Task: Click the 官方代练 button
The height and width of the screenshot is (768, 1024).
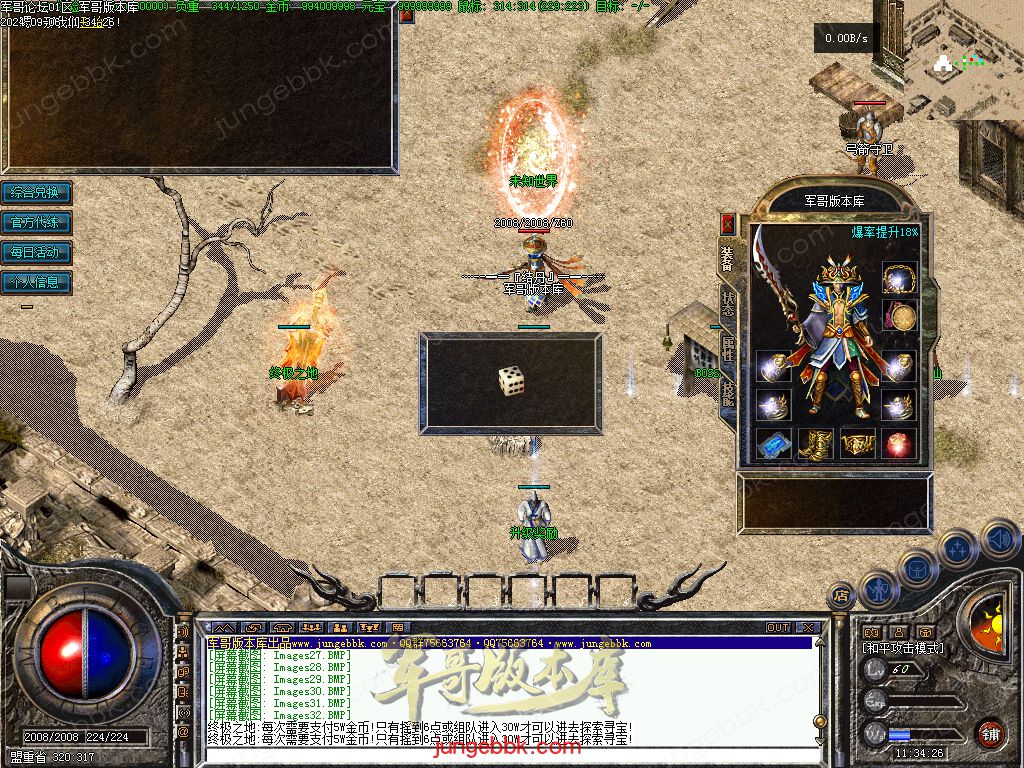Action: [37, 222]
